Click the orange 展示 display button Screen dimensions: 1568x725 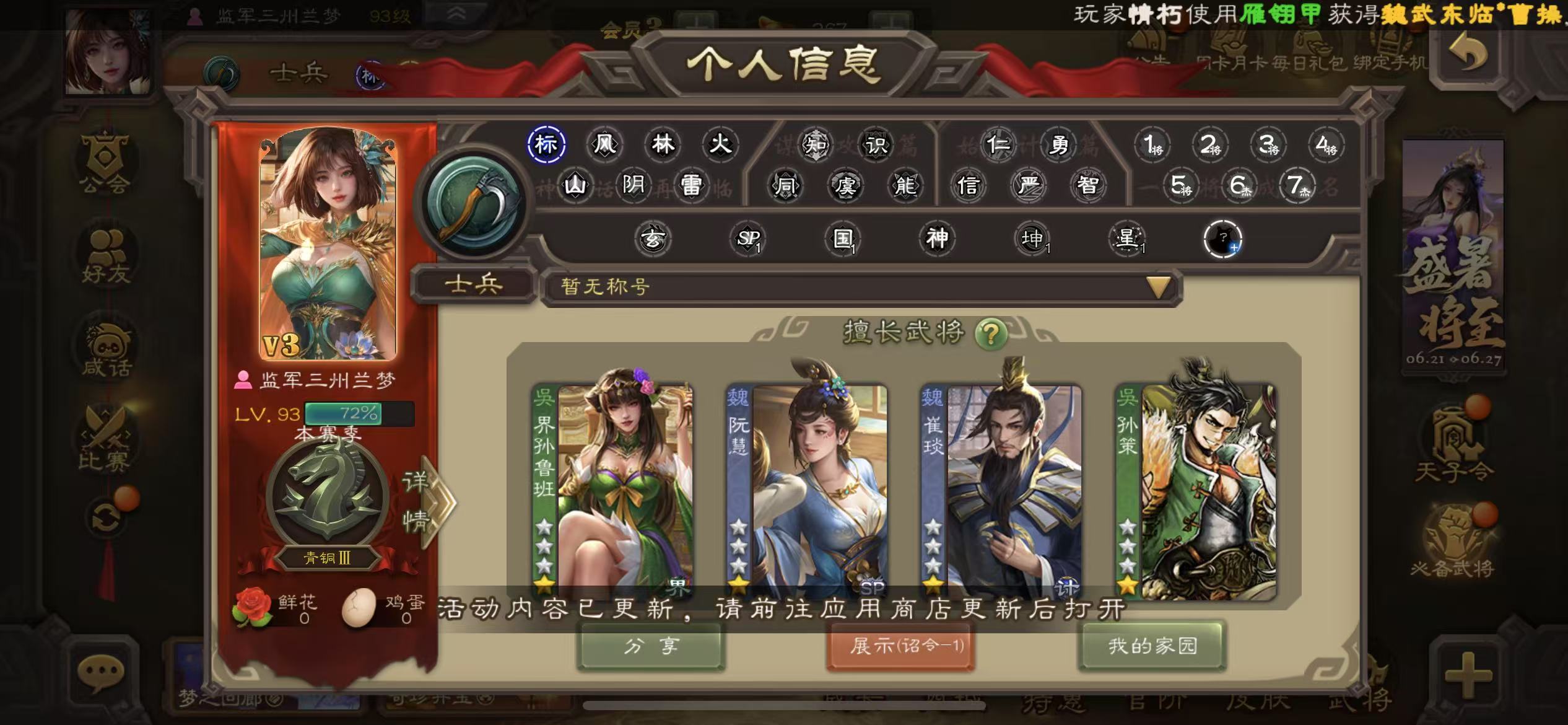pos(901,646)
